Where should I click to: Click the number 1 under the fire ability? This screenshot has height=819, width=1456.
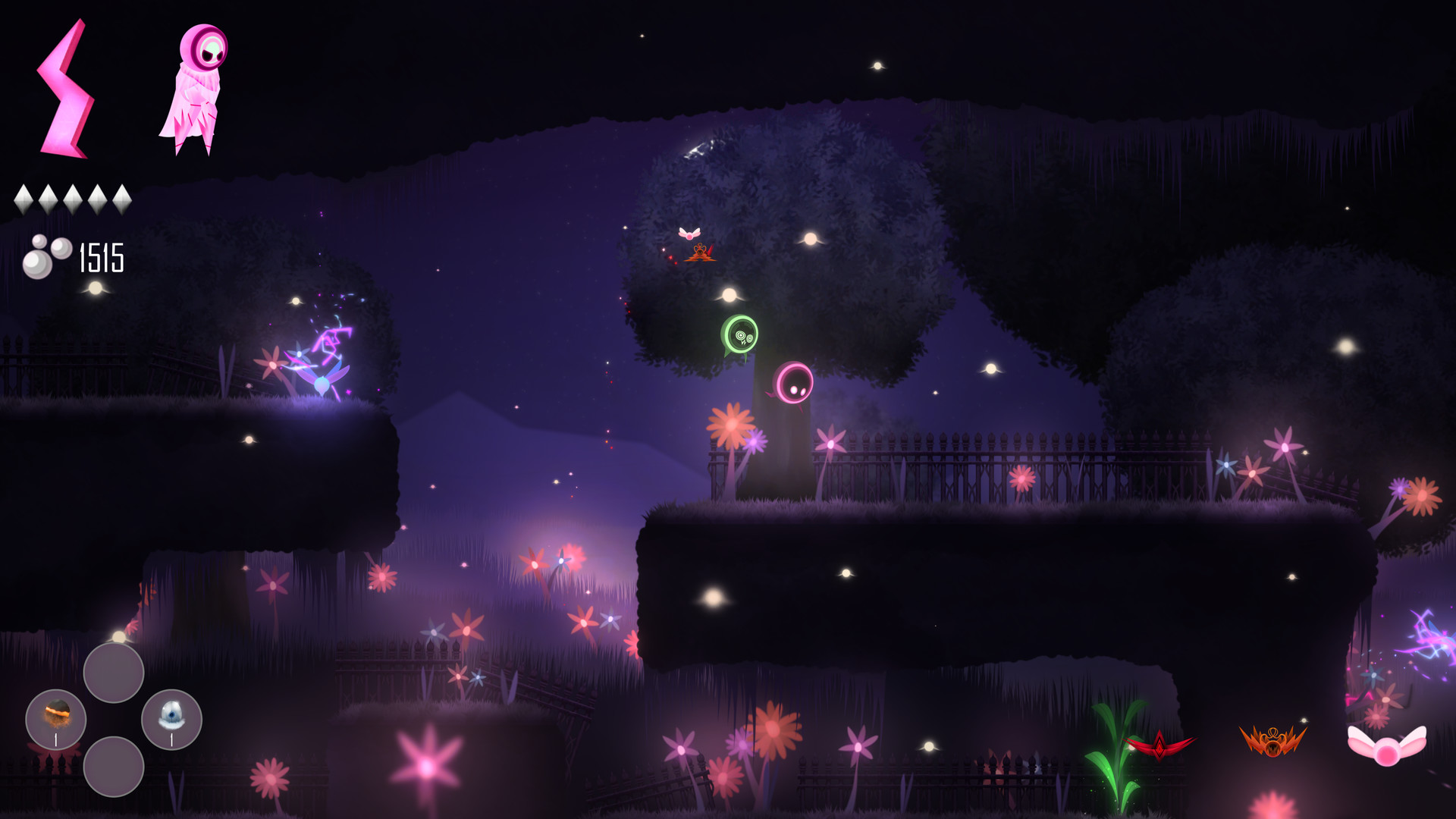click(x=56, y=740)
